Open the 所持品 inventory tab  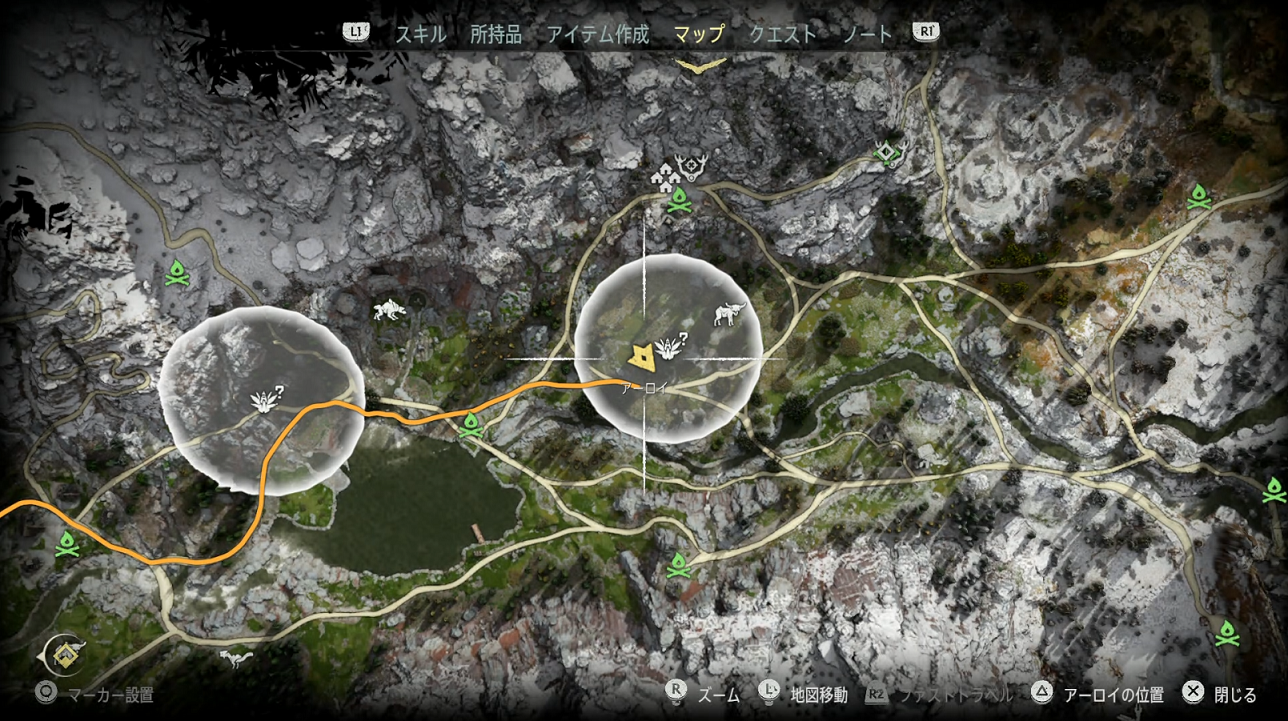click(496, 34)
